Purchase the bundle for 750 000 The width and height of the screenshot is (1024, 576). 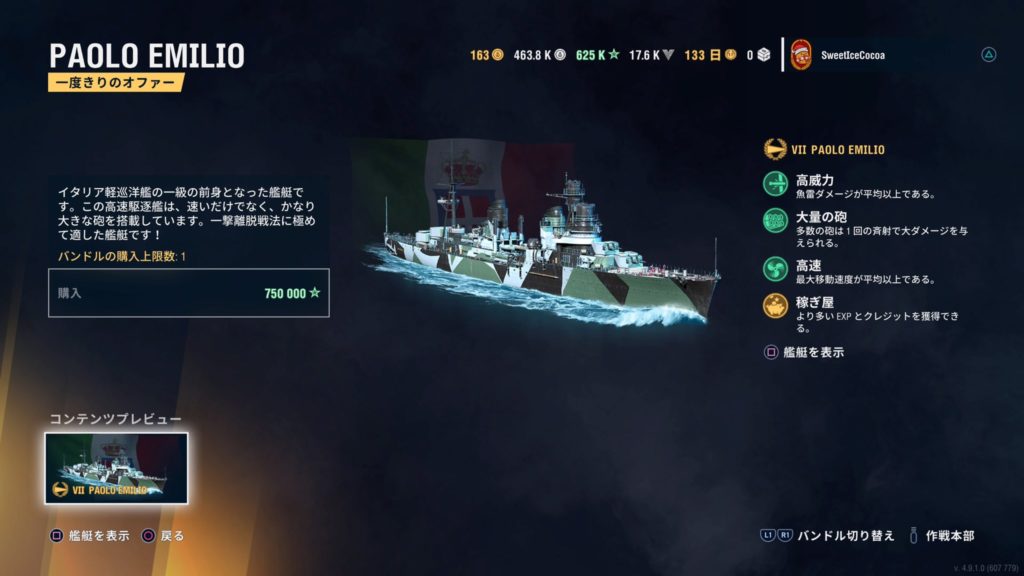pyautogui.click(x=189, y=293)
